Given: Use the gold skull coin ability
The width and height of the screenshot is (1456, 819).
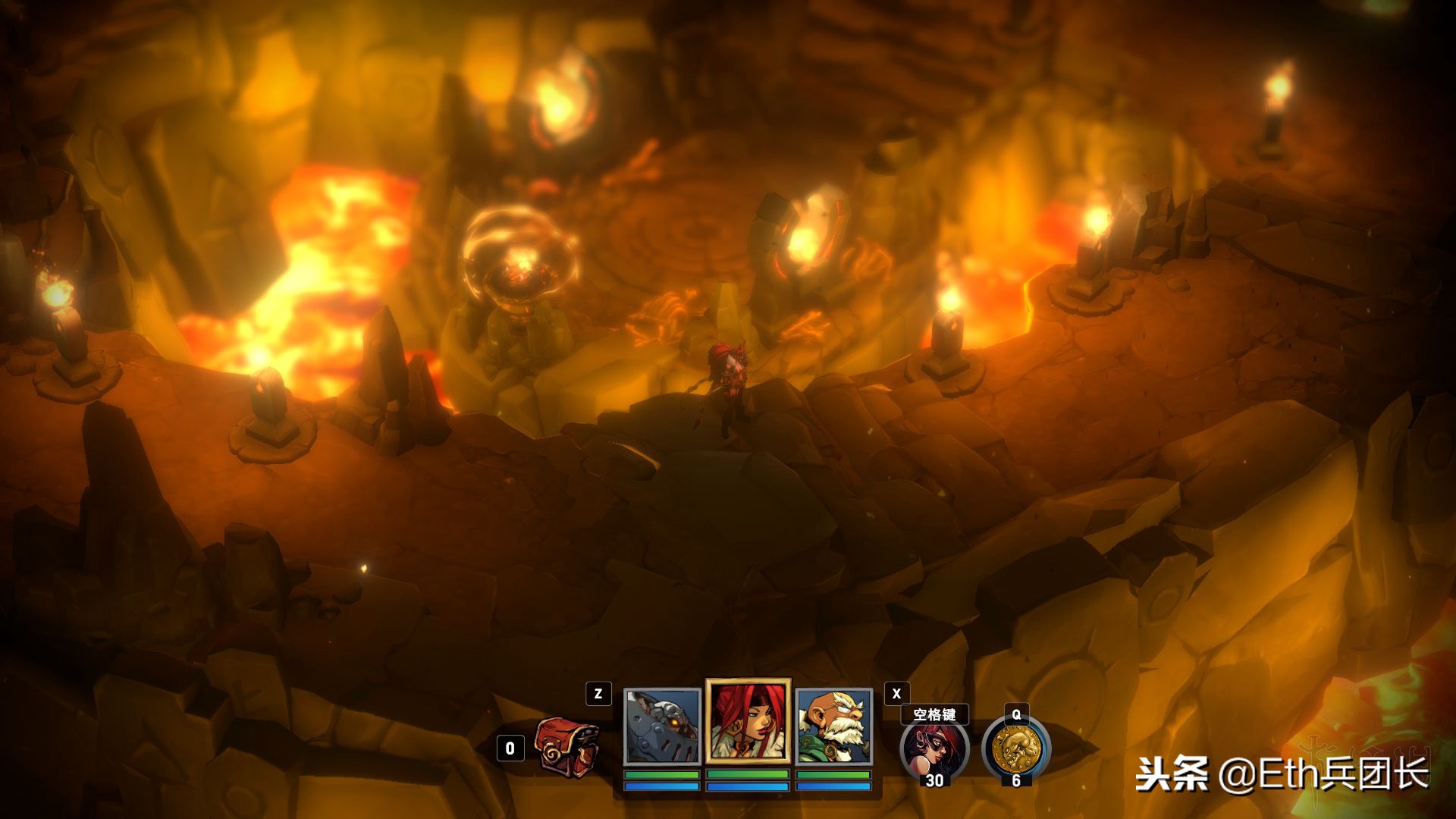Looking at the screenshot, I should point(1015,749).
